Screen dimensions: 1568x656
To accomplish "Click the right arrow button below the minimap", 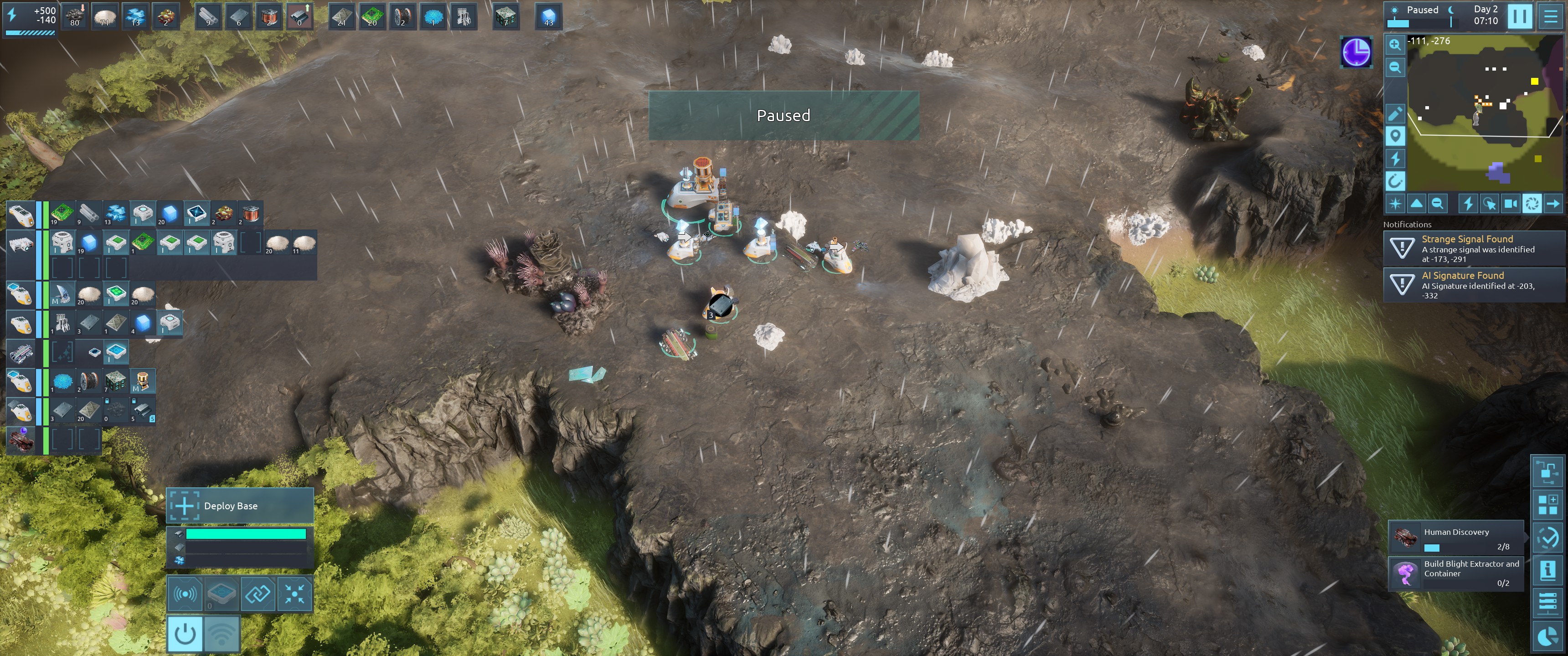I will [1553, 204].
